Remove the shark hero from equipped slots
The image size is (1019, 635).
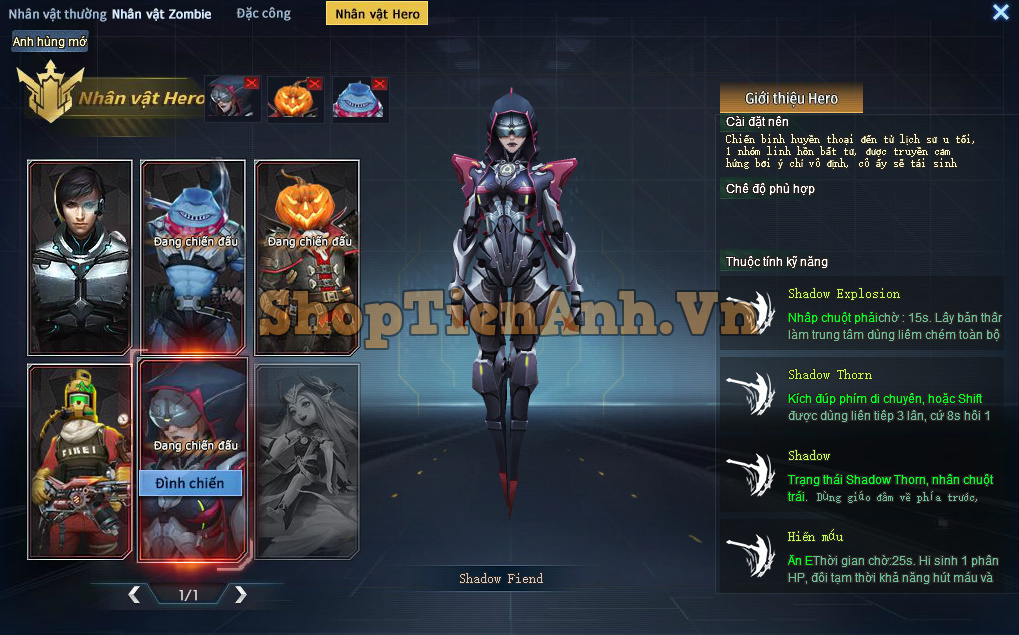pos(379,83)
